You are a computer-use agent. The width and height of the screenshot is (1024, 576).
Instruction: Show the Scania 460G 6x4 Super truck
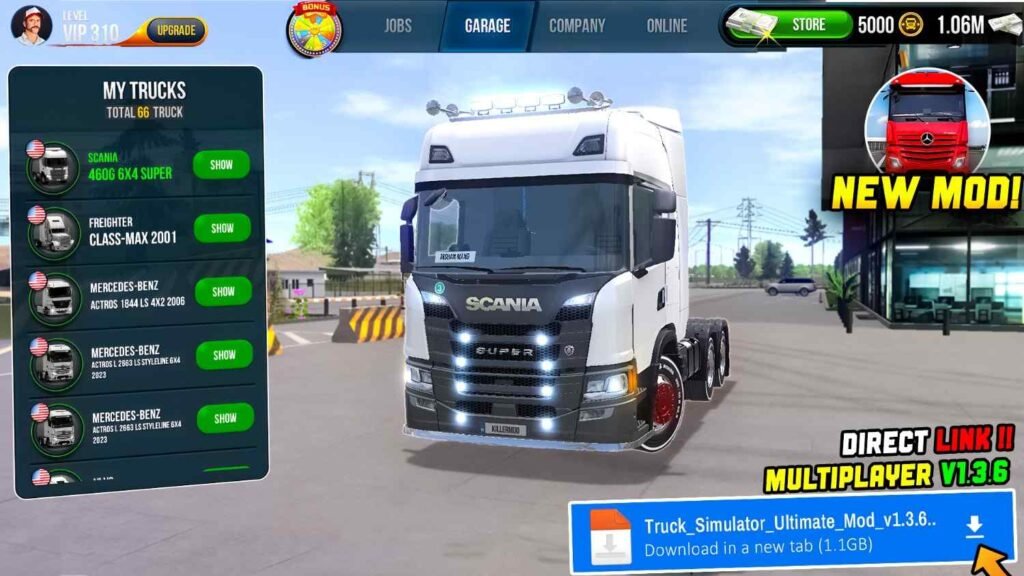[222, 165]
